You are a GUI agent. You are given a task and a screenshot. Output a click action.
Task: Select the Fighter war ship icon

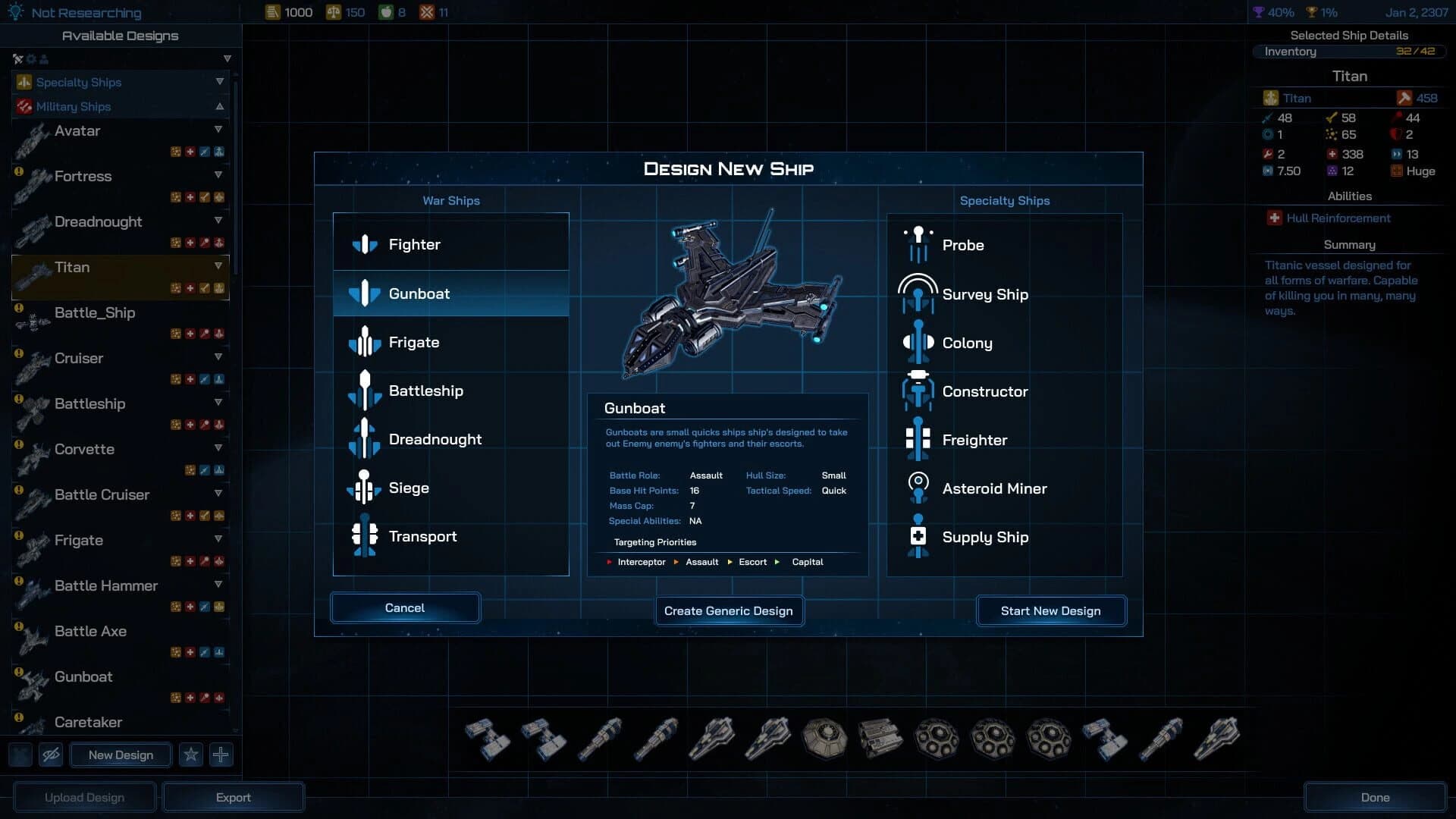pyautogui.click(x=366, y=244)
